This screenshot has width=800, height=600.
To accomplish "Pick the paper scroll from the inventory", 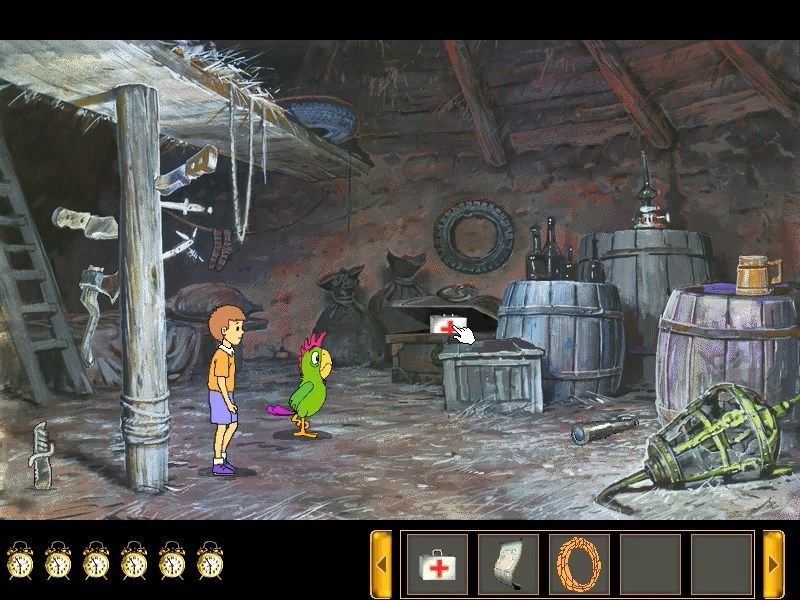I will pyautogui.click(x=508, y=564).
